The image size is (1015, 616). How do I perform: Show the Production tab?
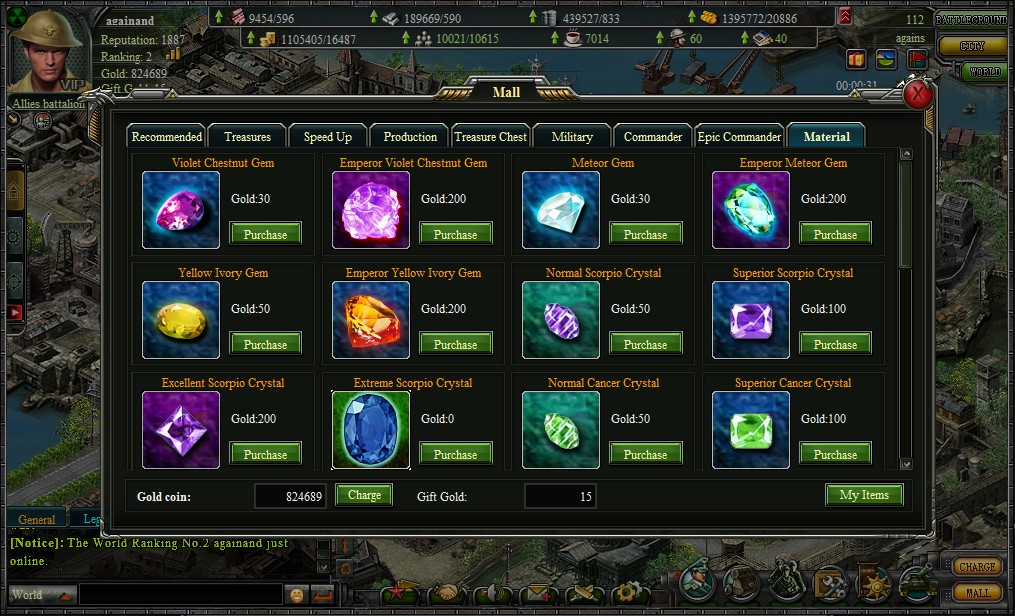pos(410,137)
